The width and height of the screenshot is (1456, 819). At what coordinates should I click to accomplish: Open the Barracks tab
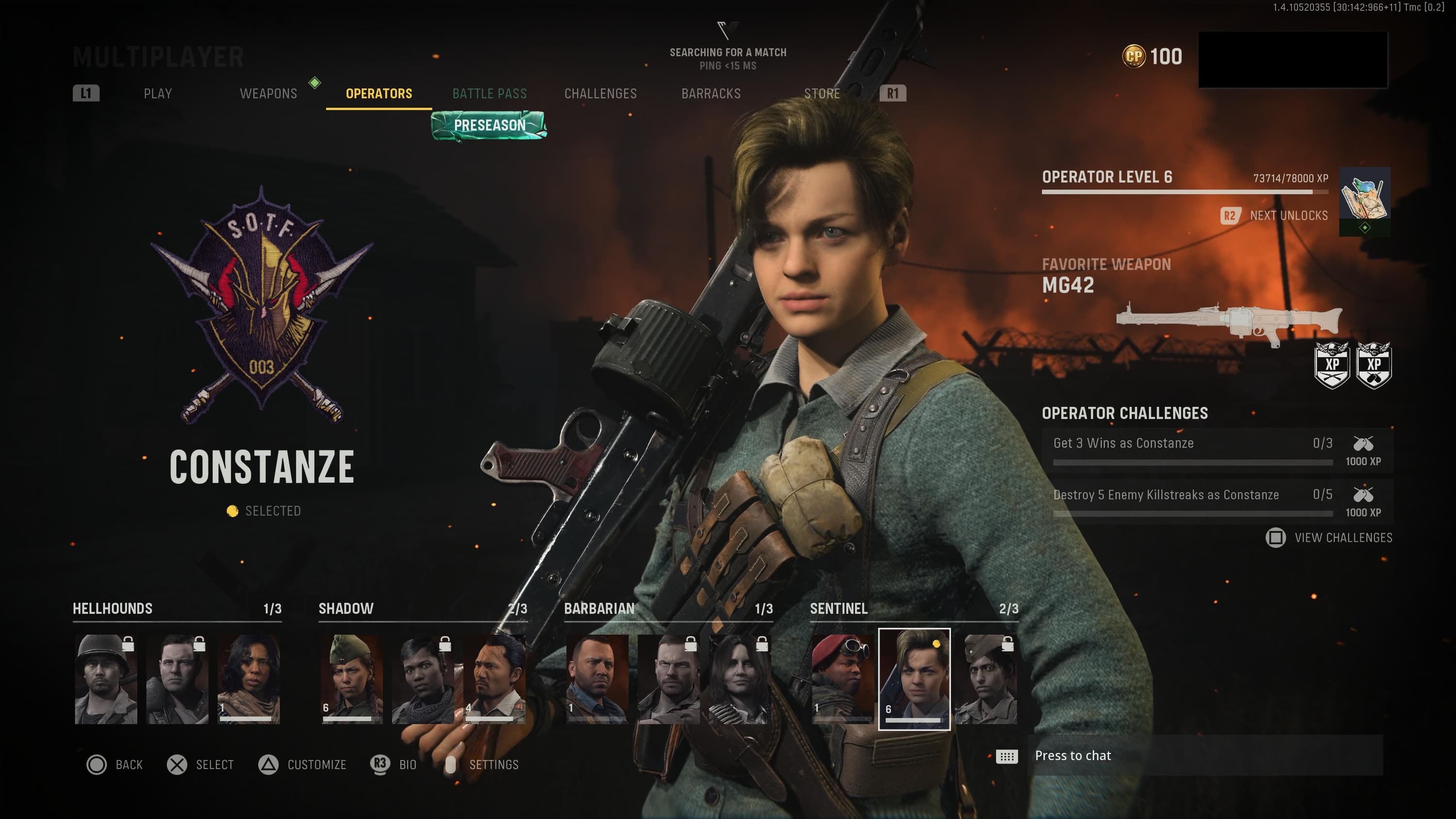[711, 93]
